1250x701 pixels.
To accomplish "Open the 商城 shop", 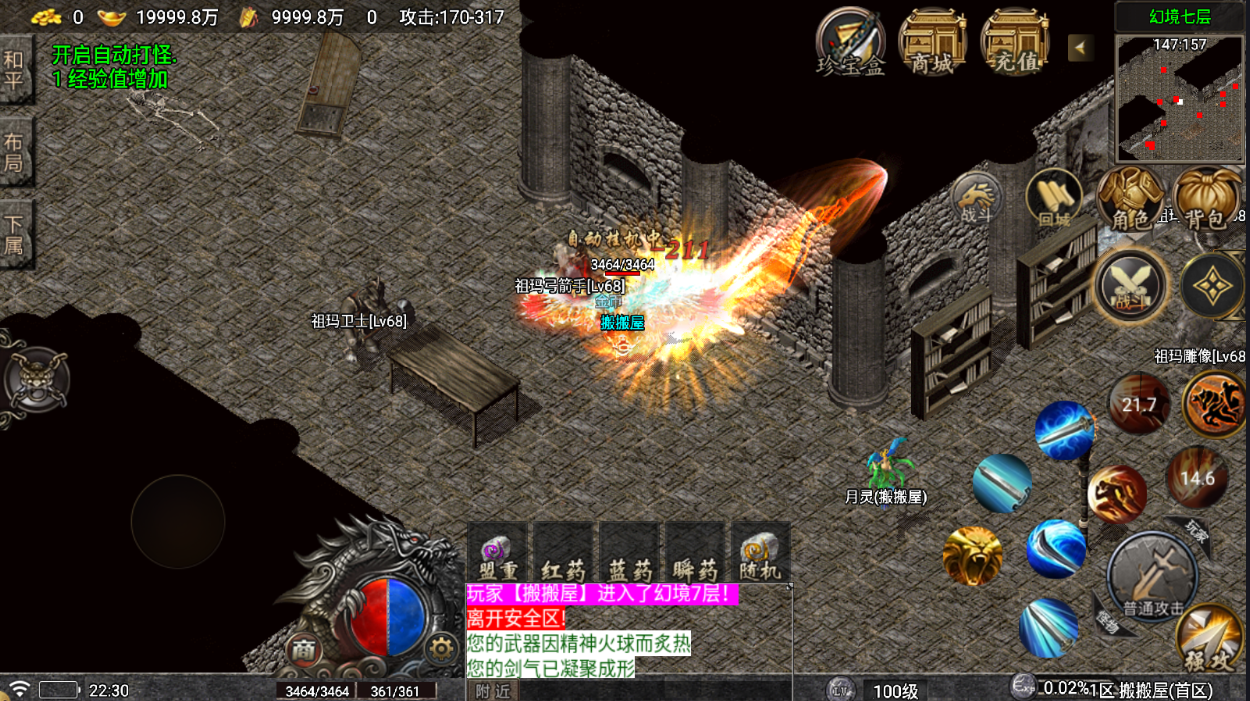I will point(932,41).
